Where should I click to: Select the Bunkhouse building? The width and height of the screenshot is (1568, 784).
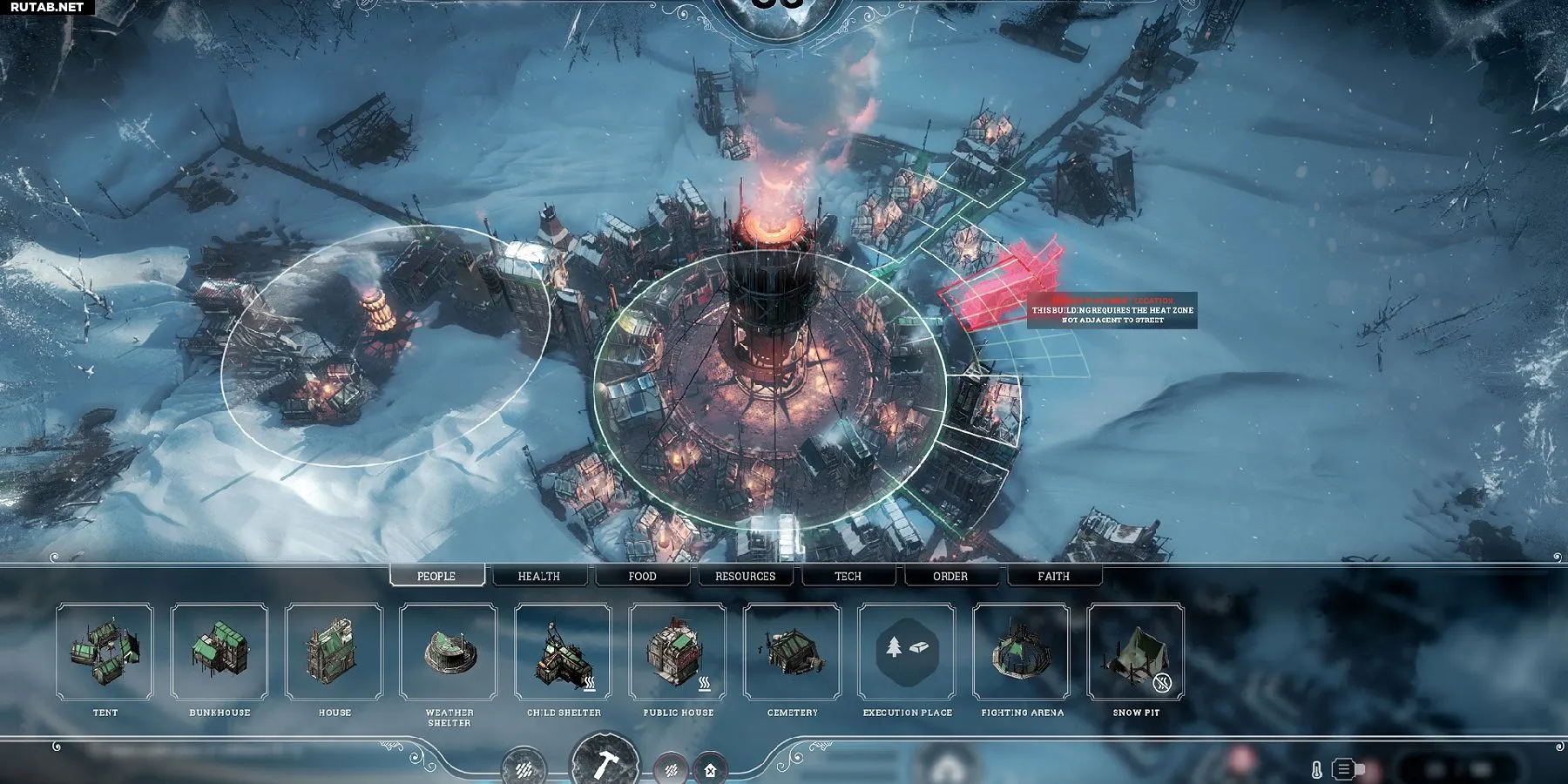pos(220,652)
